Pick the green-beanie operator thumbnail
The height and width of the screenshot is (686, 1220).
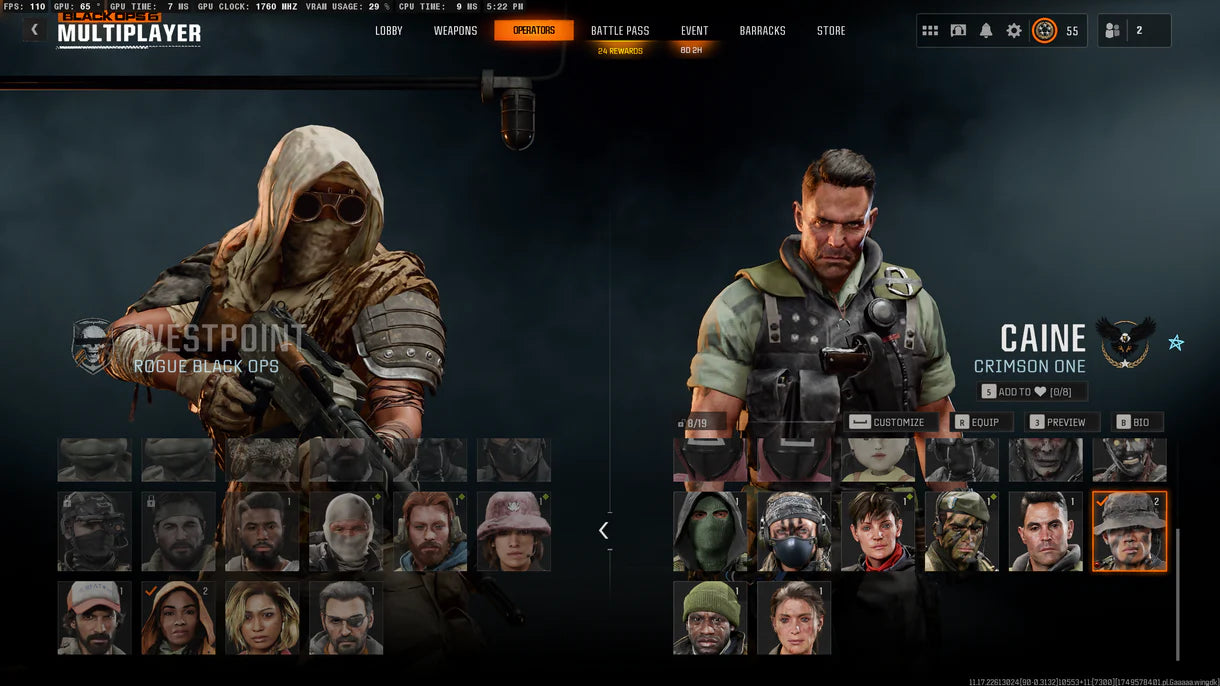710,618
